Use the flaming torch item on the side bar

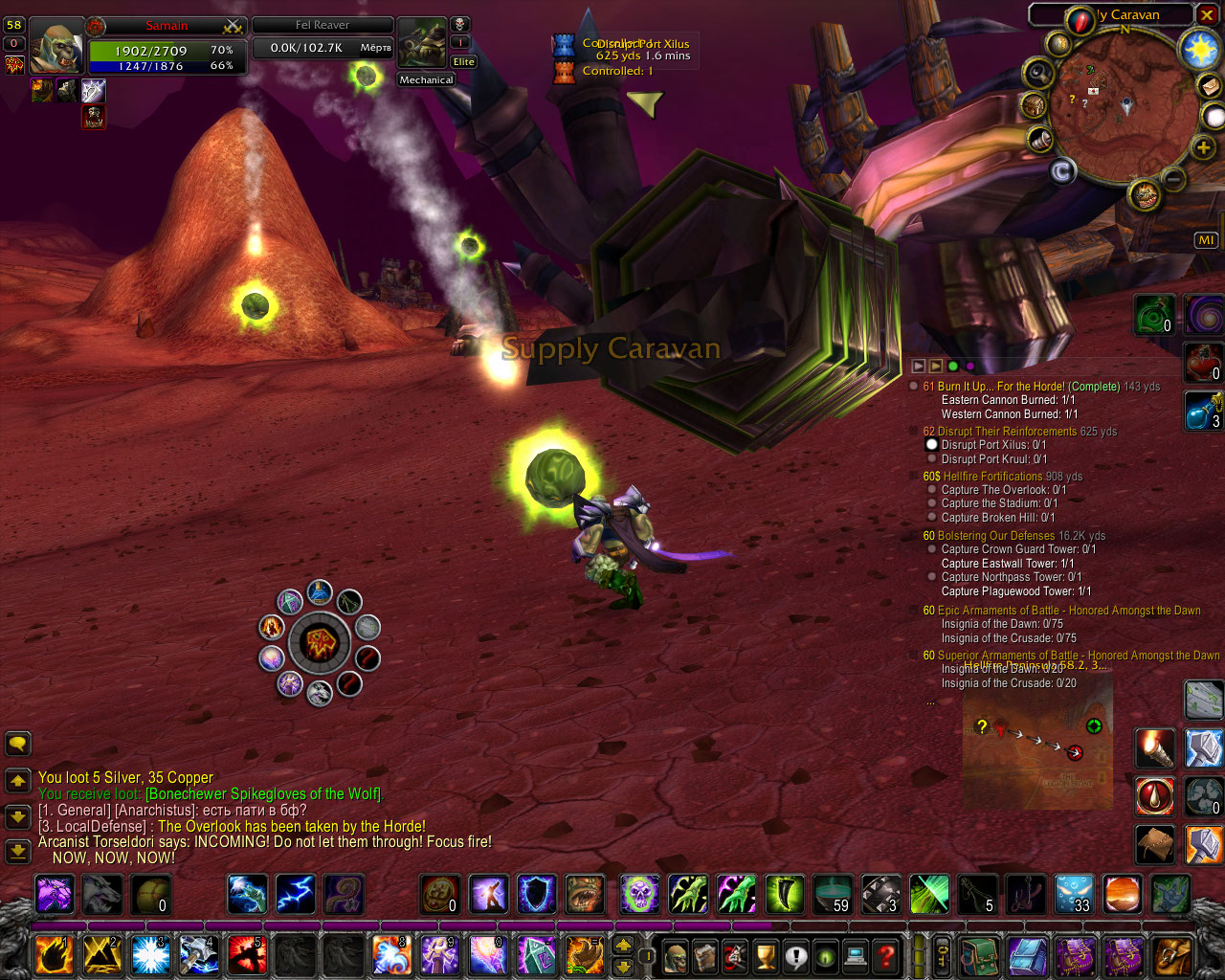[x=1155, y=748]
